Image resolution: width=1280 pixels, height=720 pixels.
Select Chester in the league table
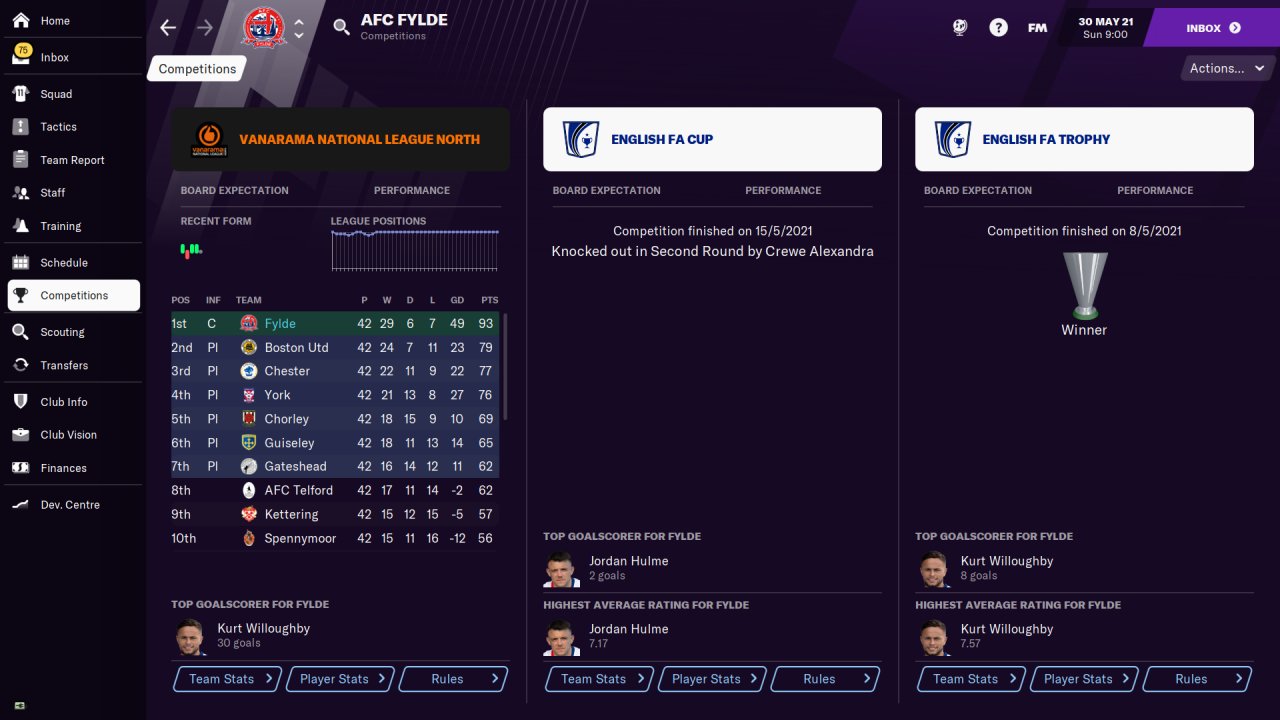287,371
